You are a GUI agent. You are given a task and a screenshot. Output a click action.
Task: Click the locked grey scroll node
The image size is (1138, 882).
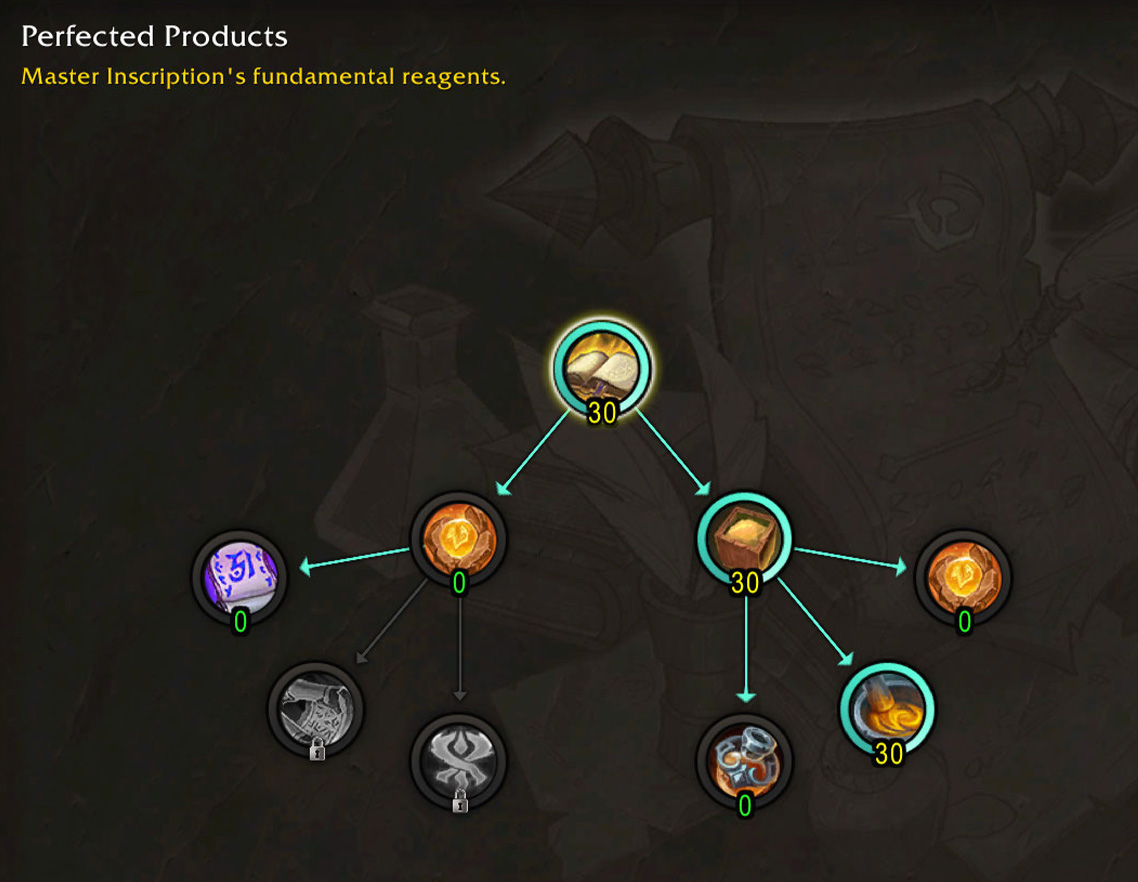(316, 707)
